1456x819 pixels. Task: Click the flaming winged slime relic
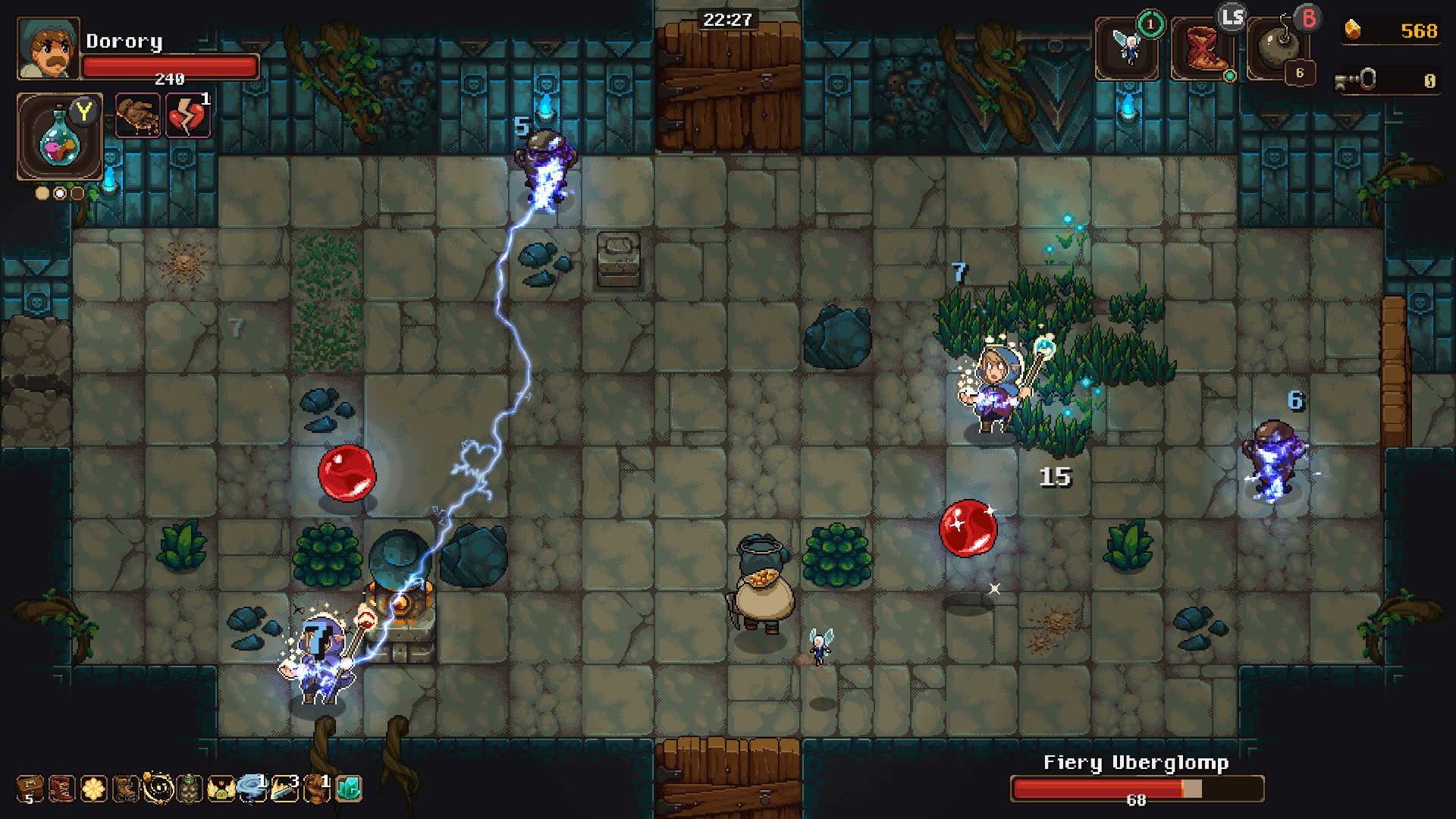tap(221, 789)
